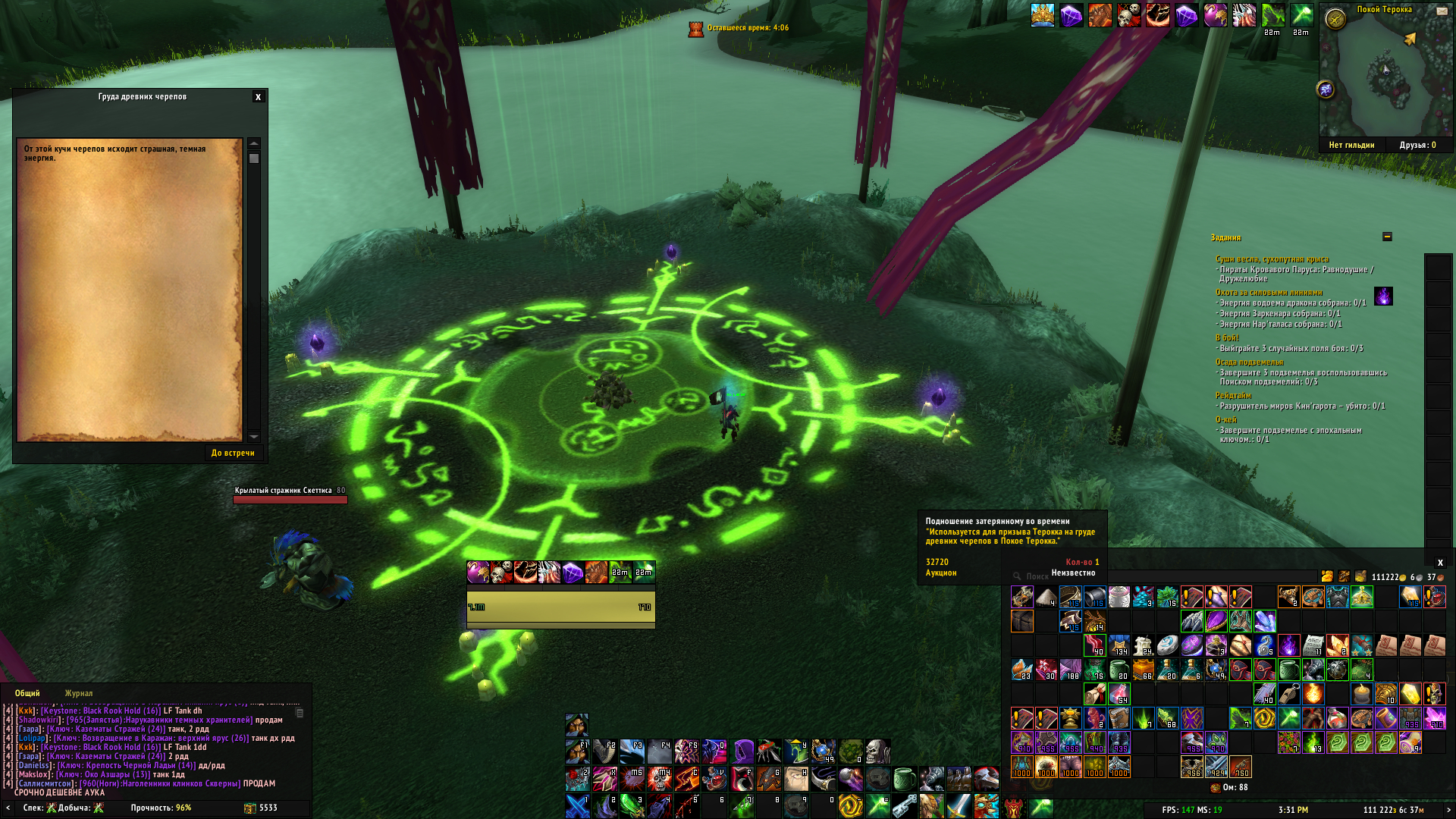Switch to the Журнал chat tab
This screenshot has width=1456, height=819.
[79, 693]
